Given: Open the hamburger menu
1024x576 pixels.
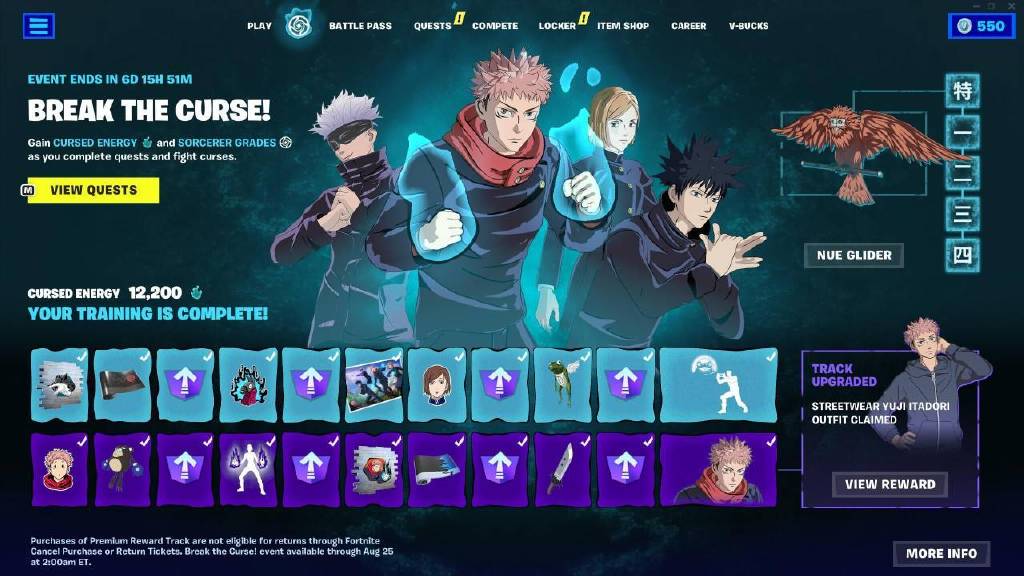Looking at the screenshot, I should (x=38, y=26).
